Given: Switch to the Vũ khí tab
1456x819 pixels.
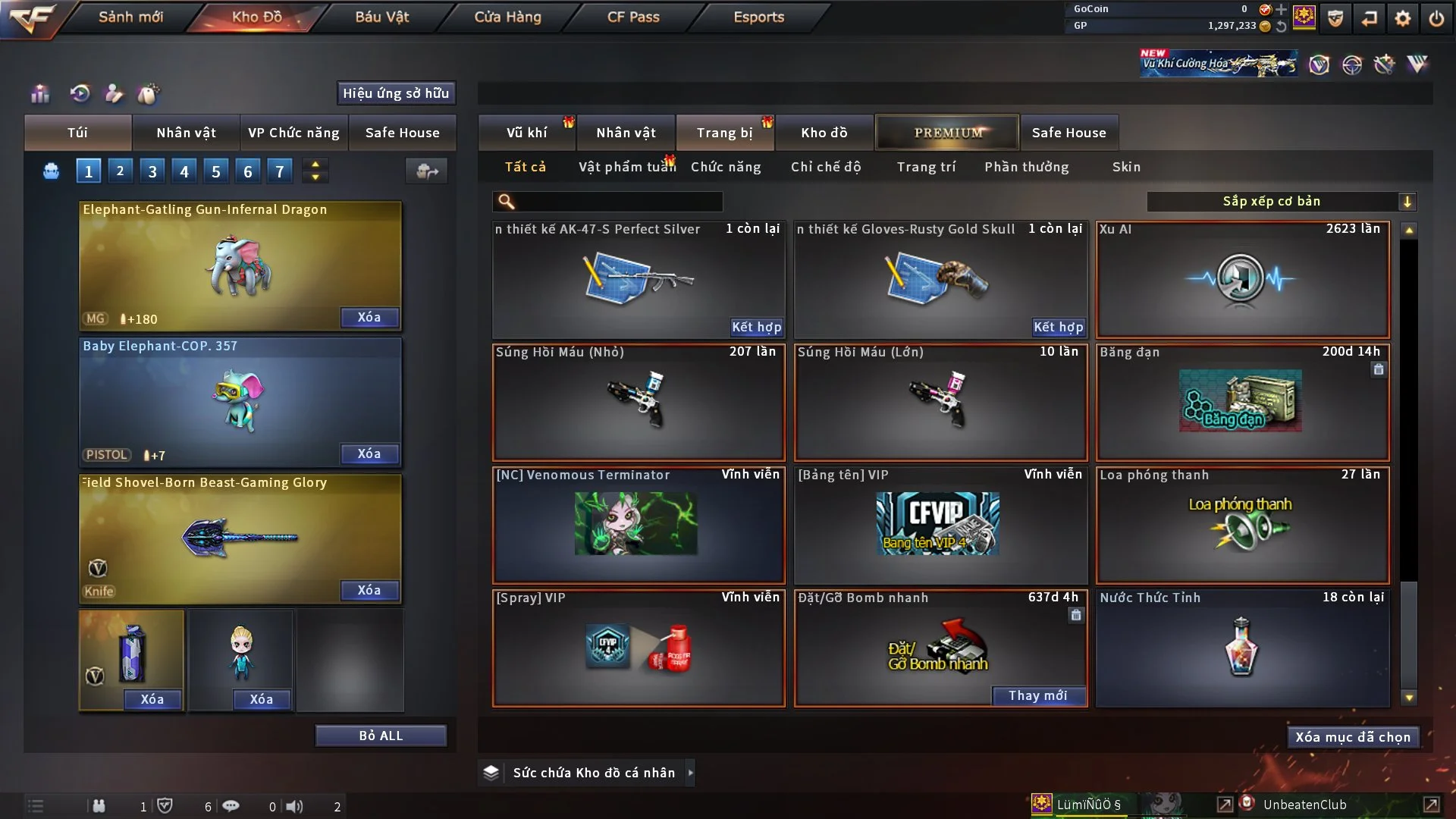Looking at the screenshot, I should (526, 133).
